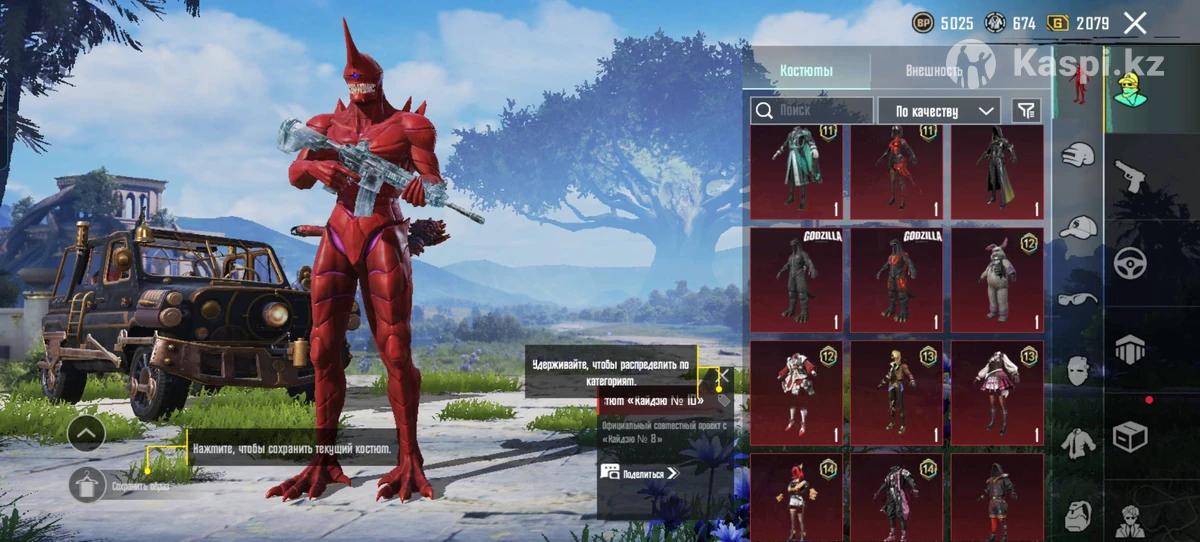
Task: Open the filter funnel options
Action: tap(1026, 110)
